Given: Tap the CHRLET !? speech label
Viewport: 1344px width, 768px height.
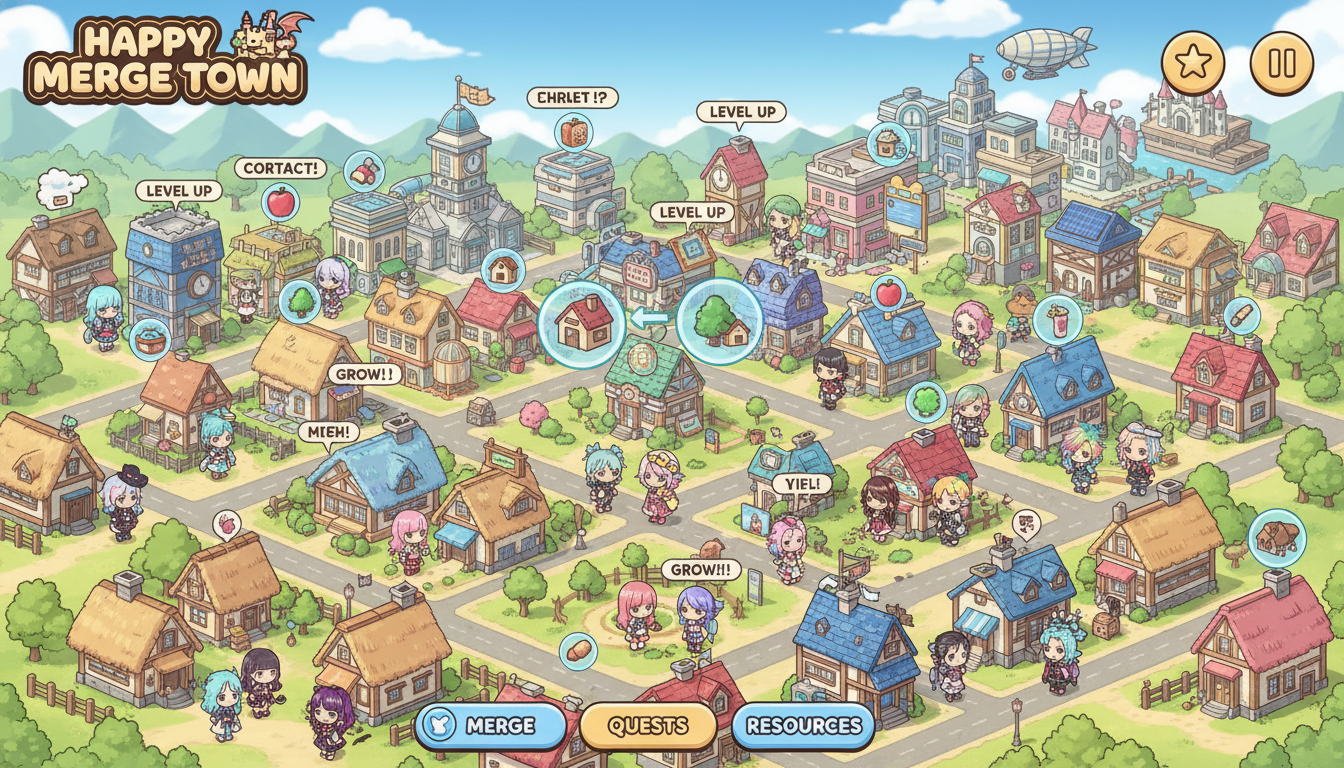Looking at the screenshot, I should click(572, 98).
